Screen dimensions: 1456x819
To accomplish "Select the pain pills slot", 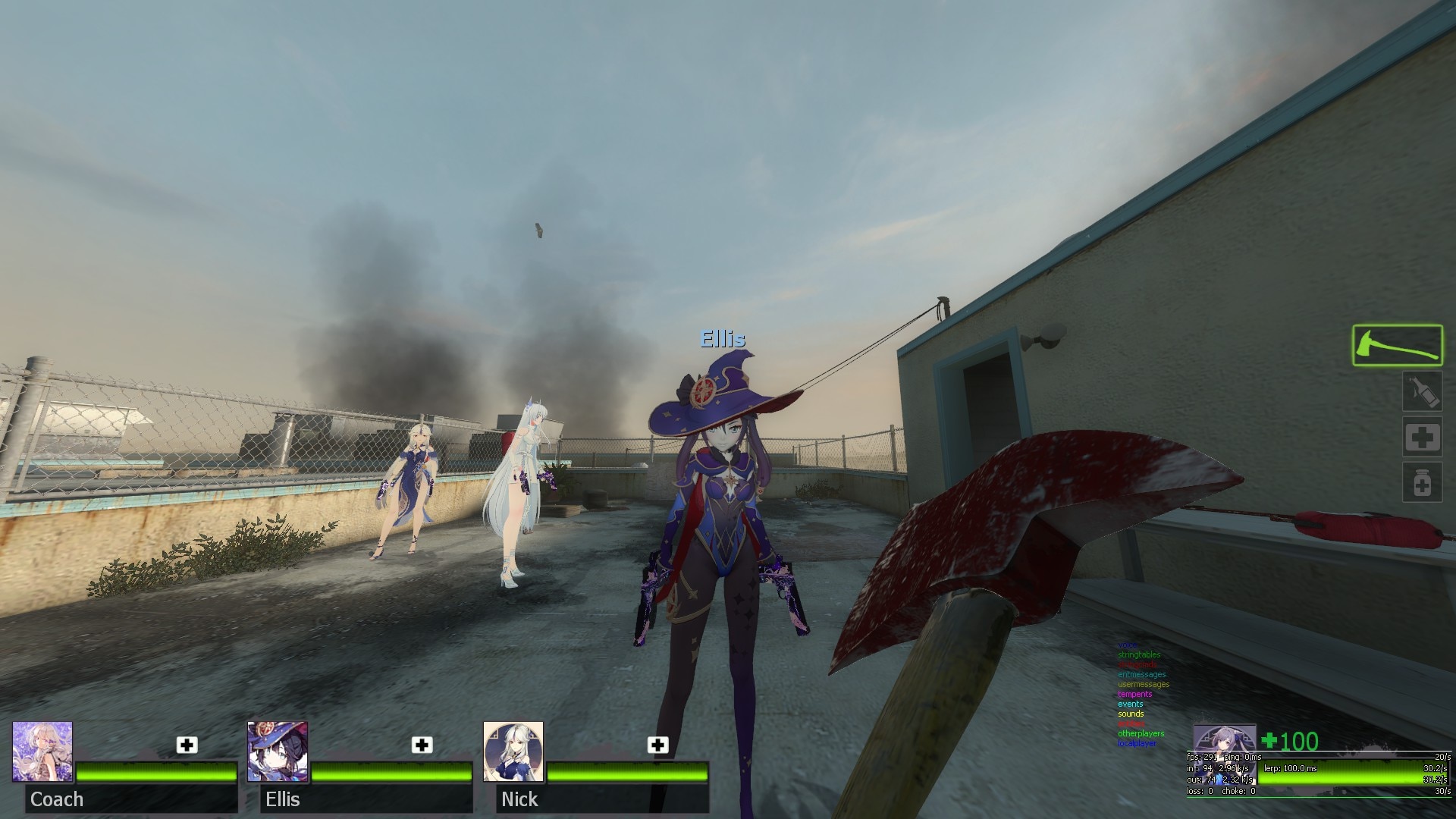I will coord(1421,483).
